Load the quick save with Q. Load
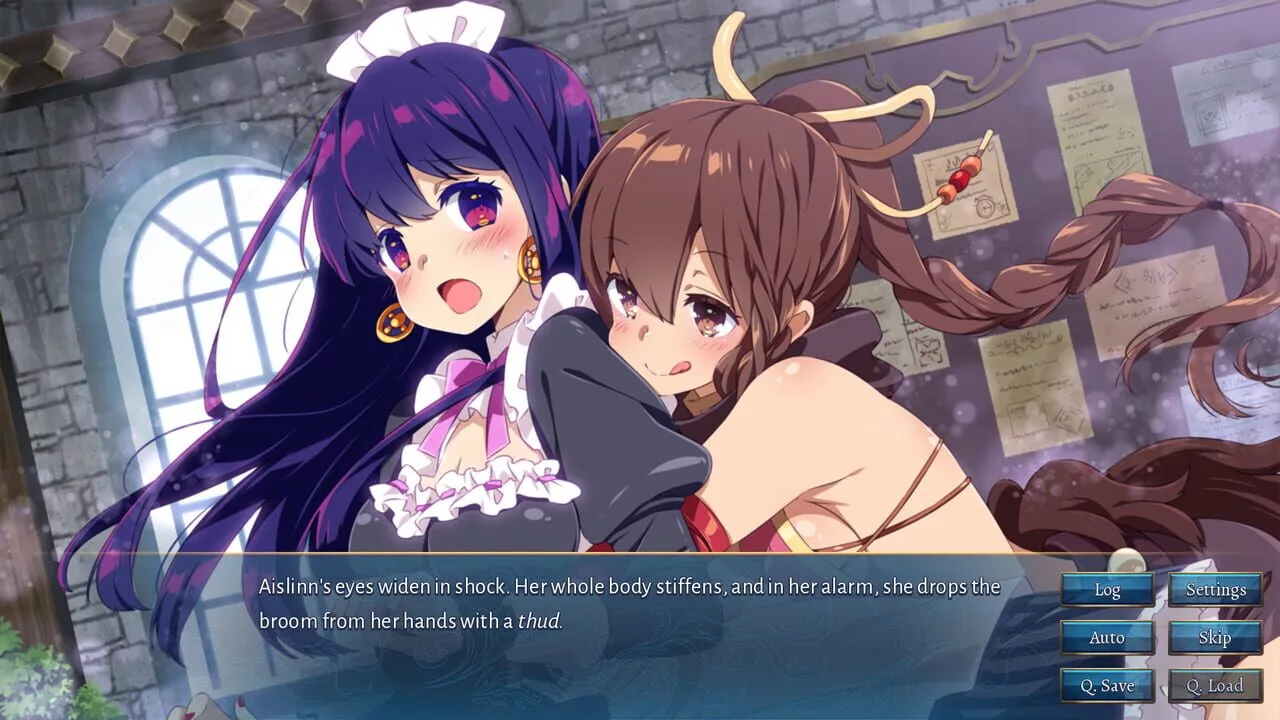Viewport: 1280px width, 720px height. [1215, 685]
